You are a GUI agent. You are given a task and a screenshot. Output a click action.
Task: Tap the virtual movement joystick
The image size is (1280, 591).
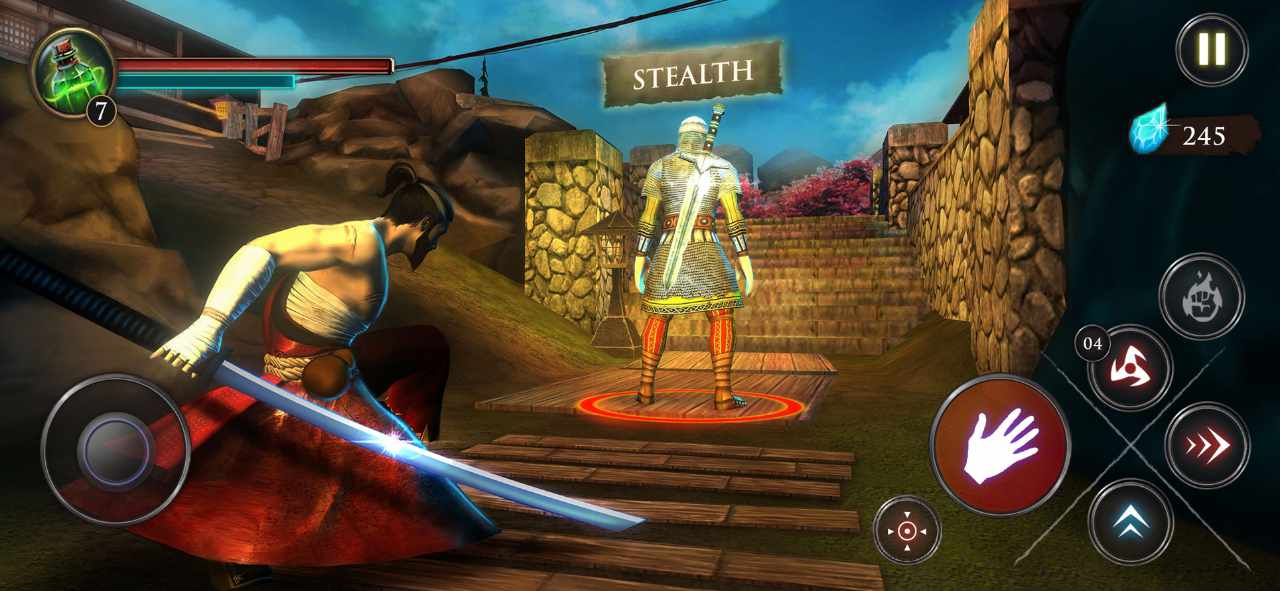115,449
